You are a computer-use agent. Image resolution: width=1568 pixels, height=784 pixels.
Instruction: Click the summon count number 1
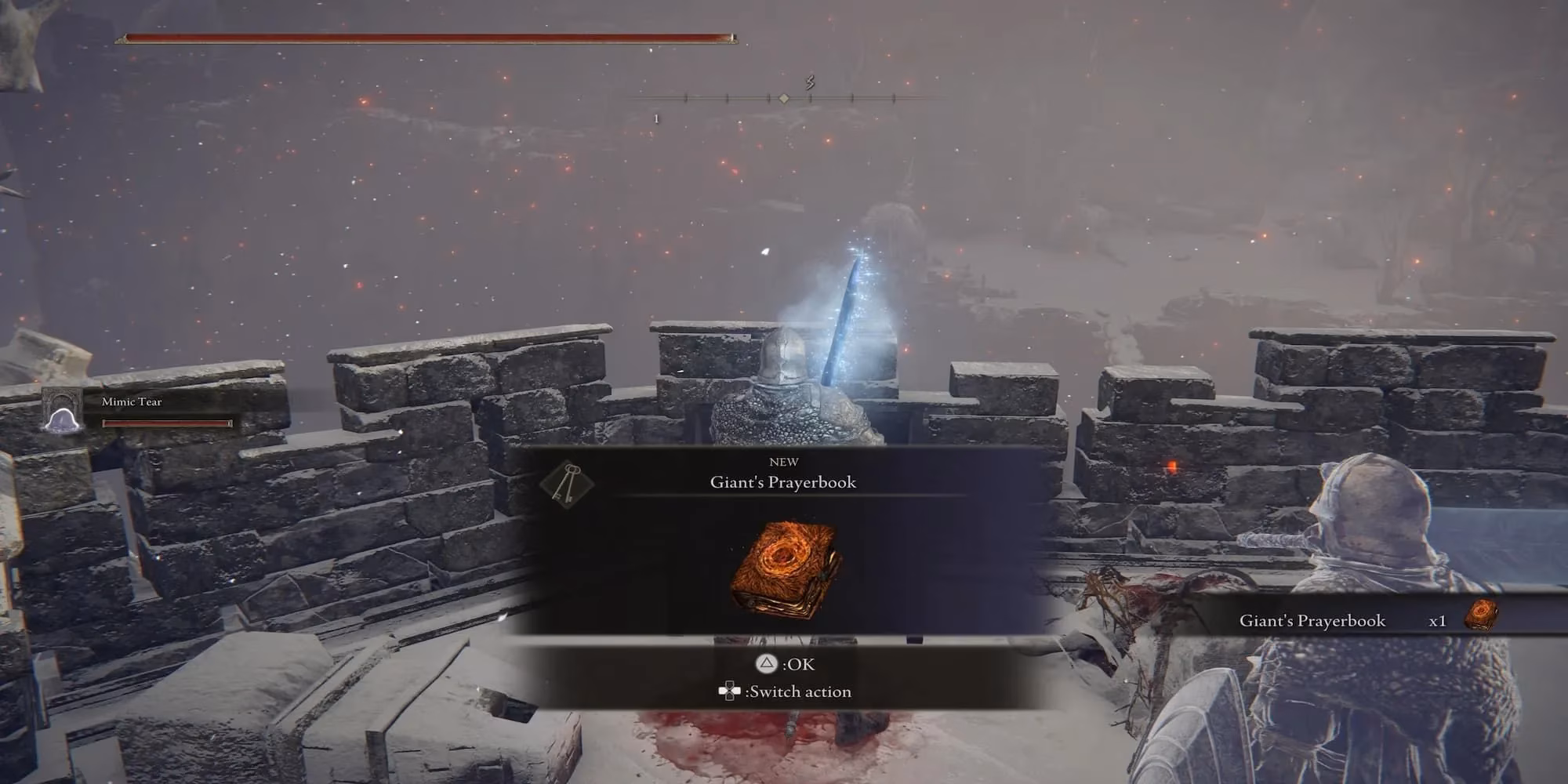click(655, 118)
